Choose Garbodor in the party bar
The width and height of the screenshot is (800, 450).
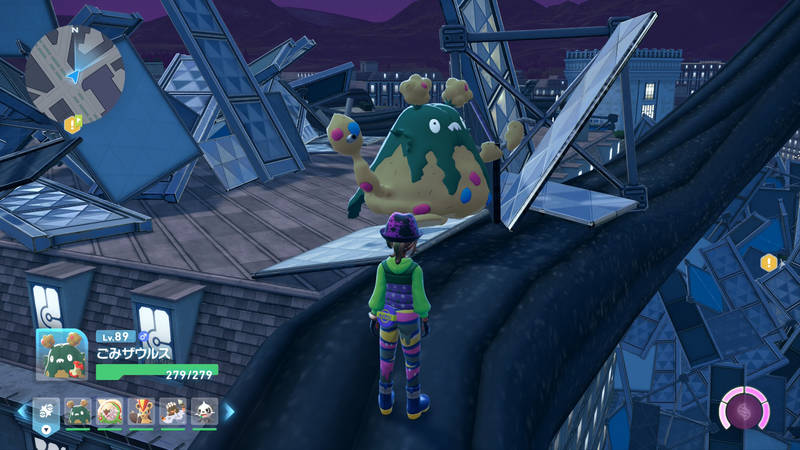(78, 411)
